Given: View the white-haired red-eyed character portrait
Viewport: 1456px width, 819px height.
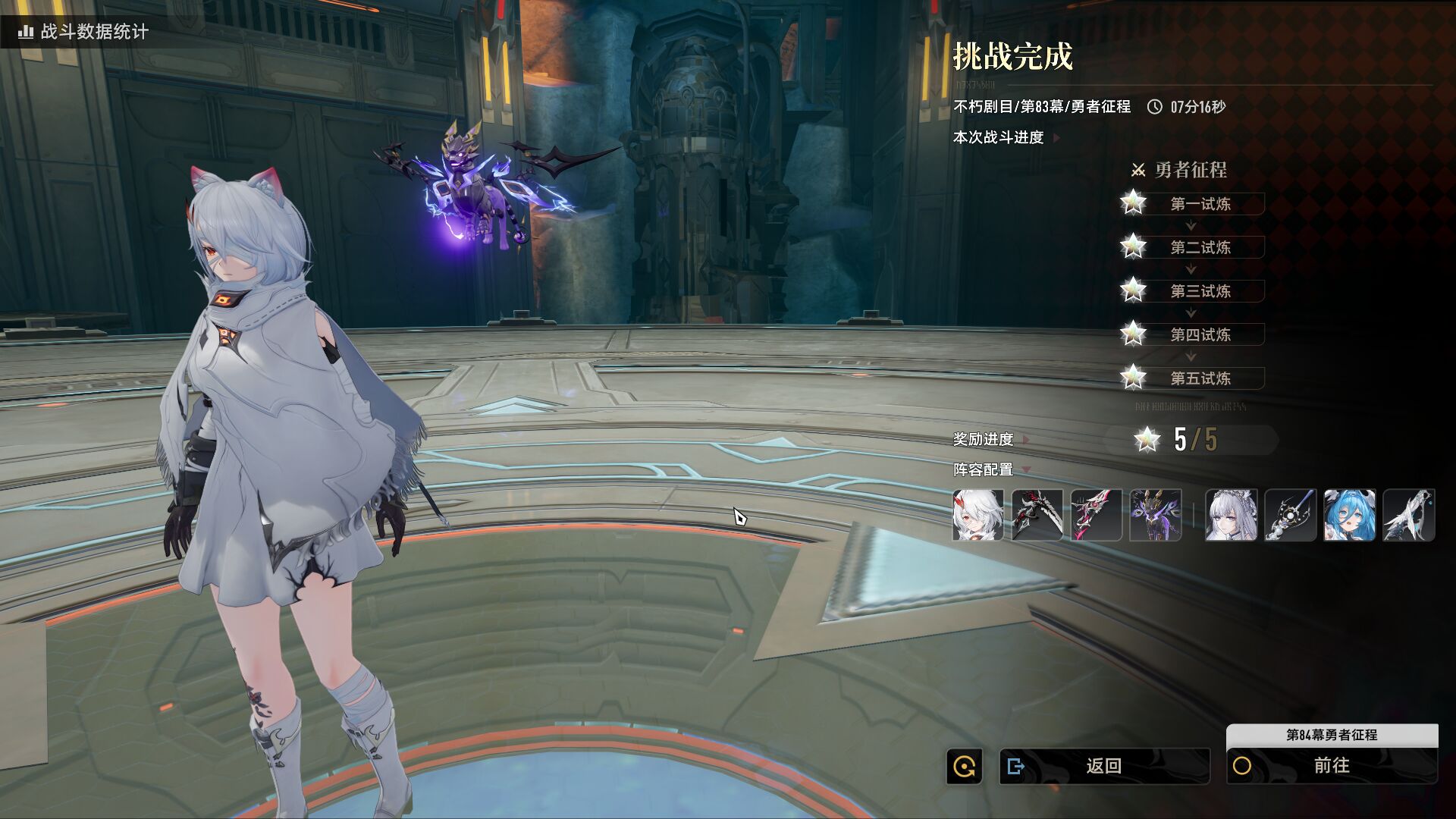Looking at the screenshot, I should pos(977,515).
